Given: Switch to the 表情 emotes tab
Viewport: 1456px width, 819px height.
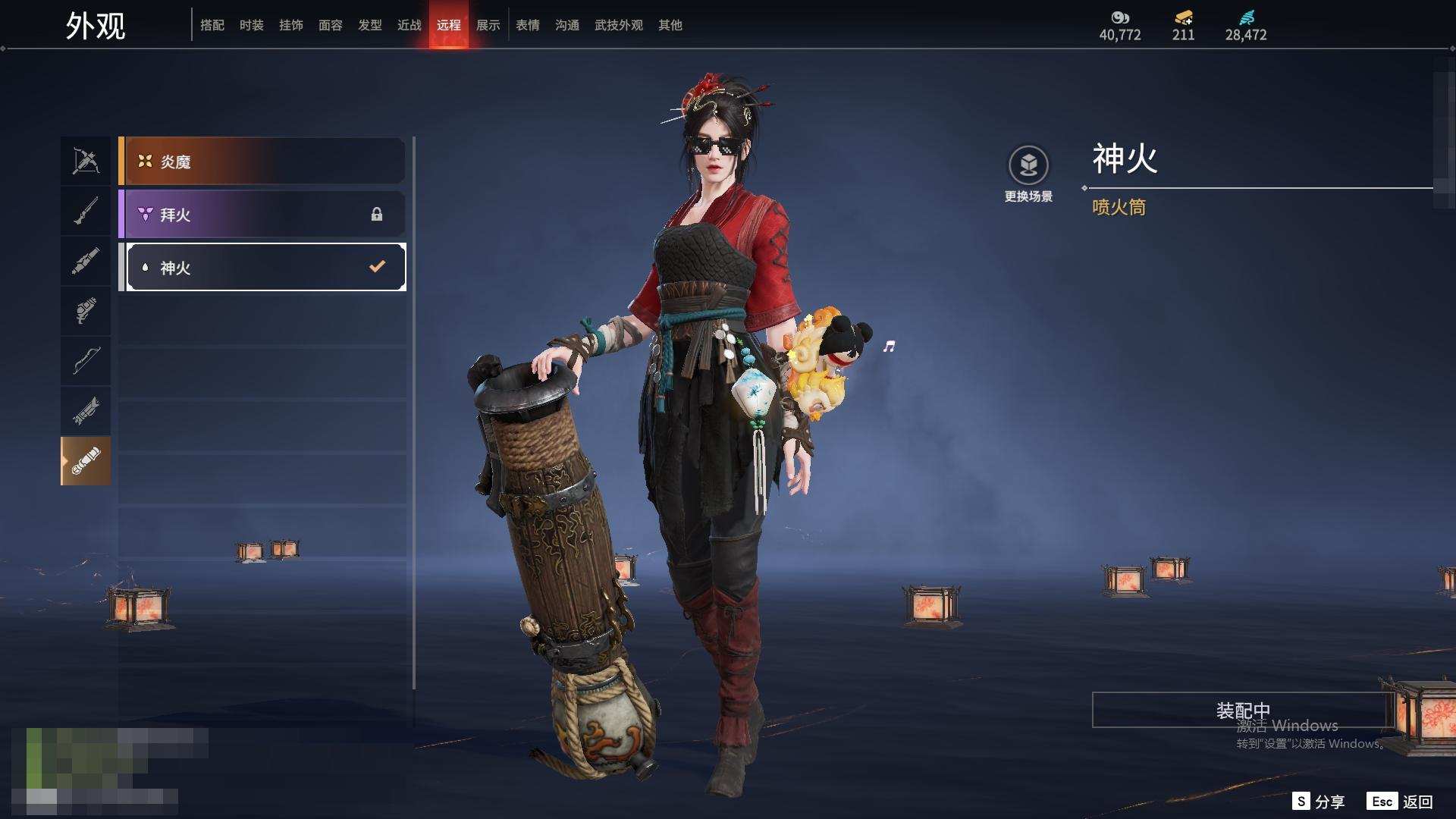Looking at the screenshot, I should 528,25.
